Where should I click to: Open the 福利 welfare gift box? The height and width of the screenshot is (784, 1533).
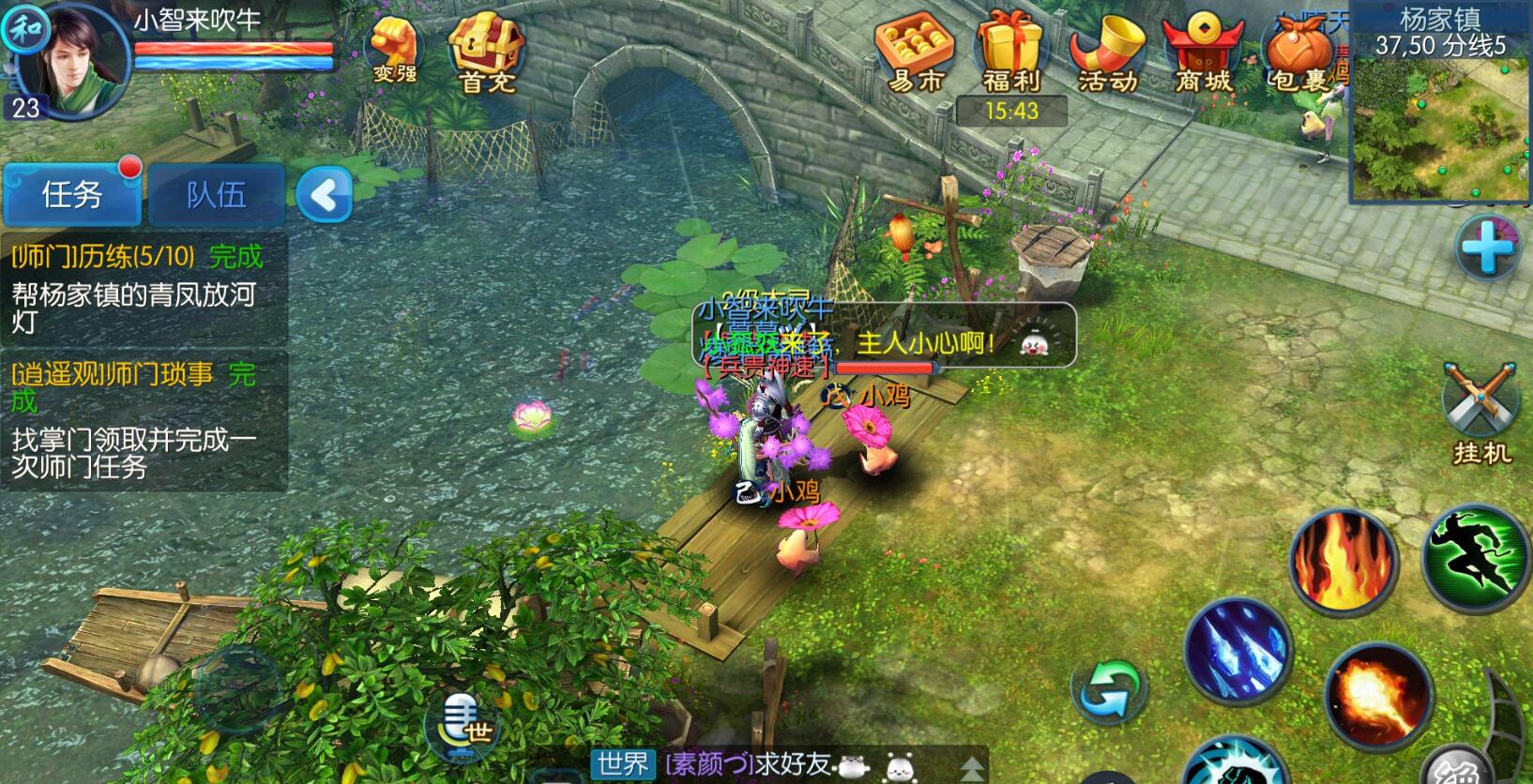pyautogui.click(x=1010, y=54)
